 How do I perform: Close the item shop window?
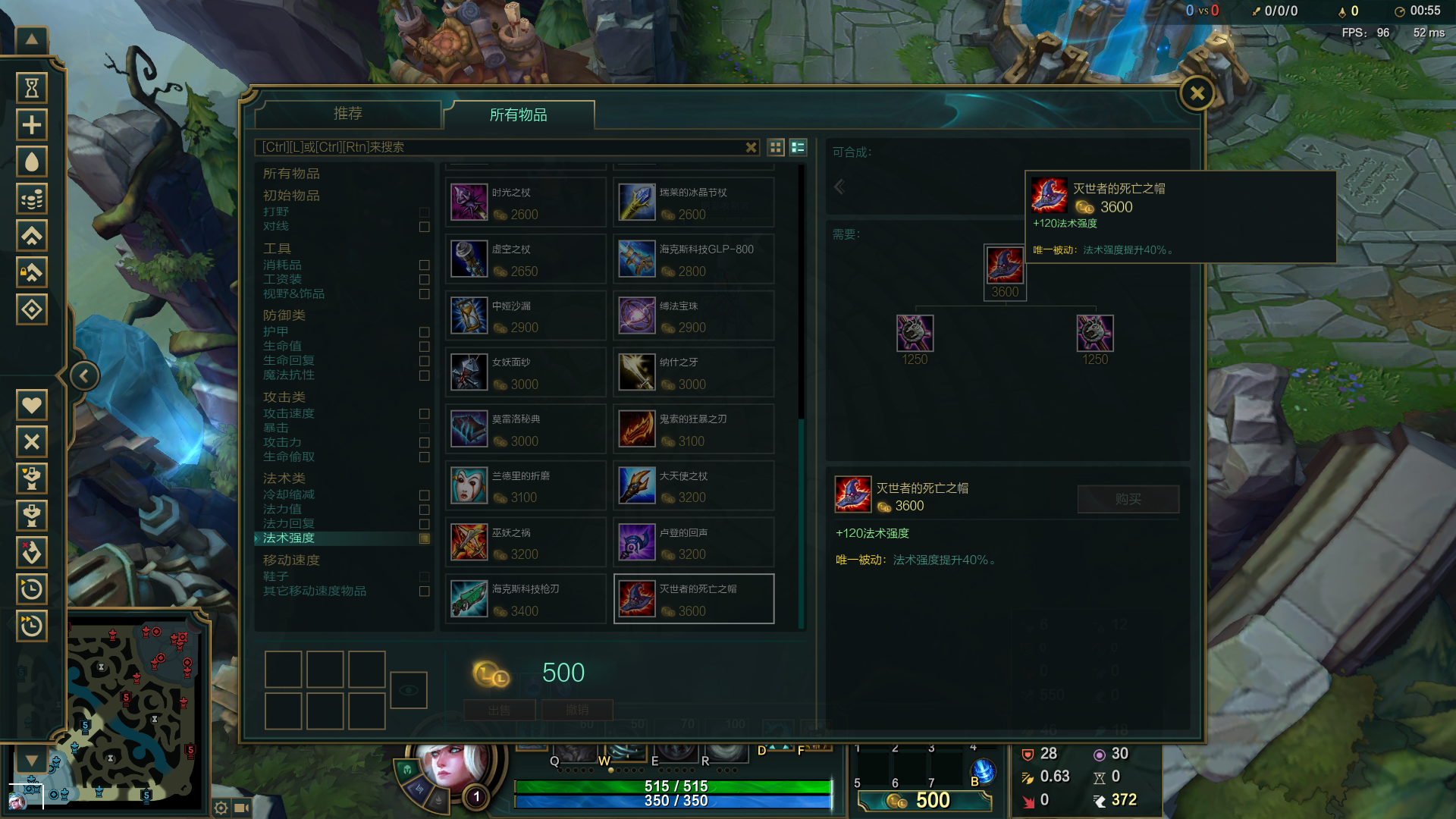tap(1197, 94)
